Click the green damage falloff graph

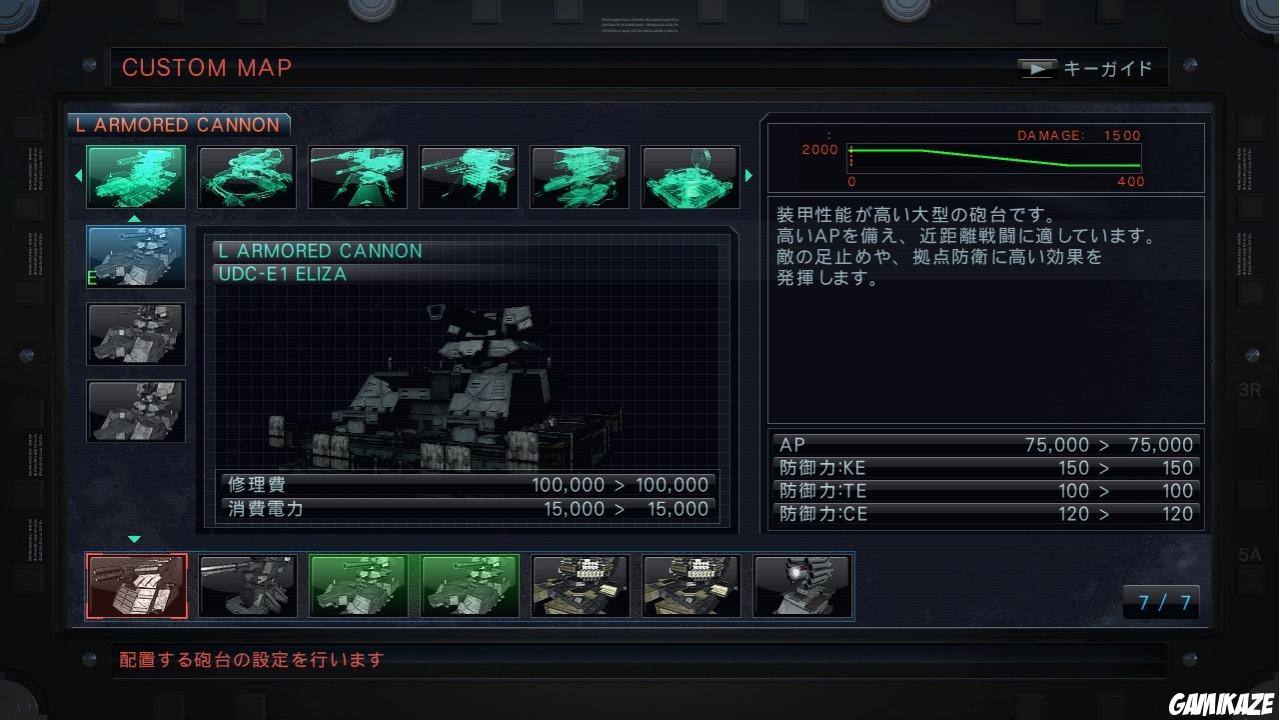pyautogui.click(x=995, y=156)
